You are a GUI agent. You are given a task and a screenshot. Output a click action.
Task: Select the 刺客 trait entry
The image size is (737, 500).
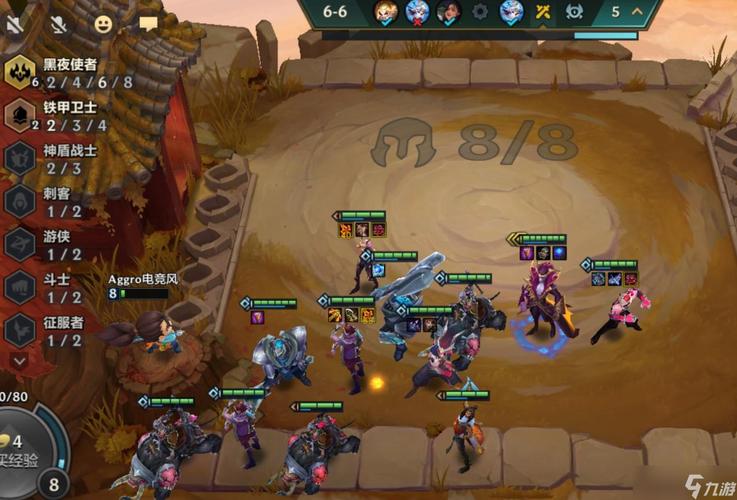(x=50, y=201)
